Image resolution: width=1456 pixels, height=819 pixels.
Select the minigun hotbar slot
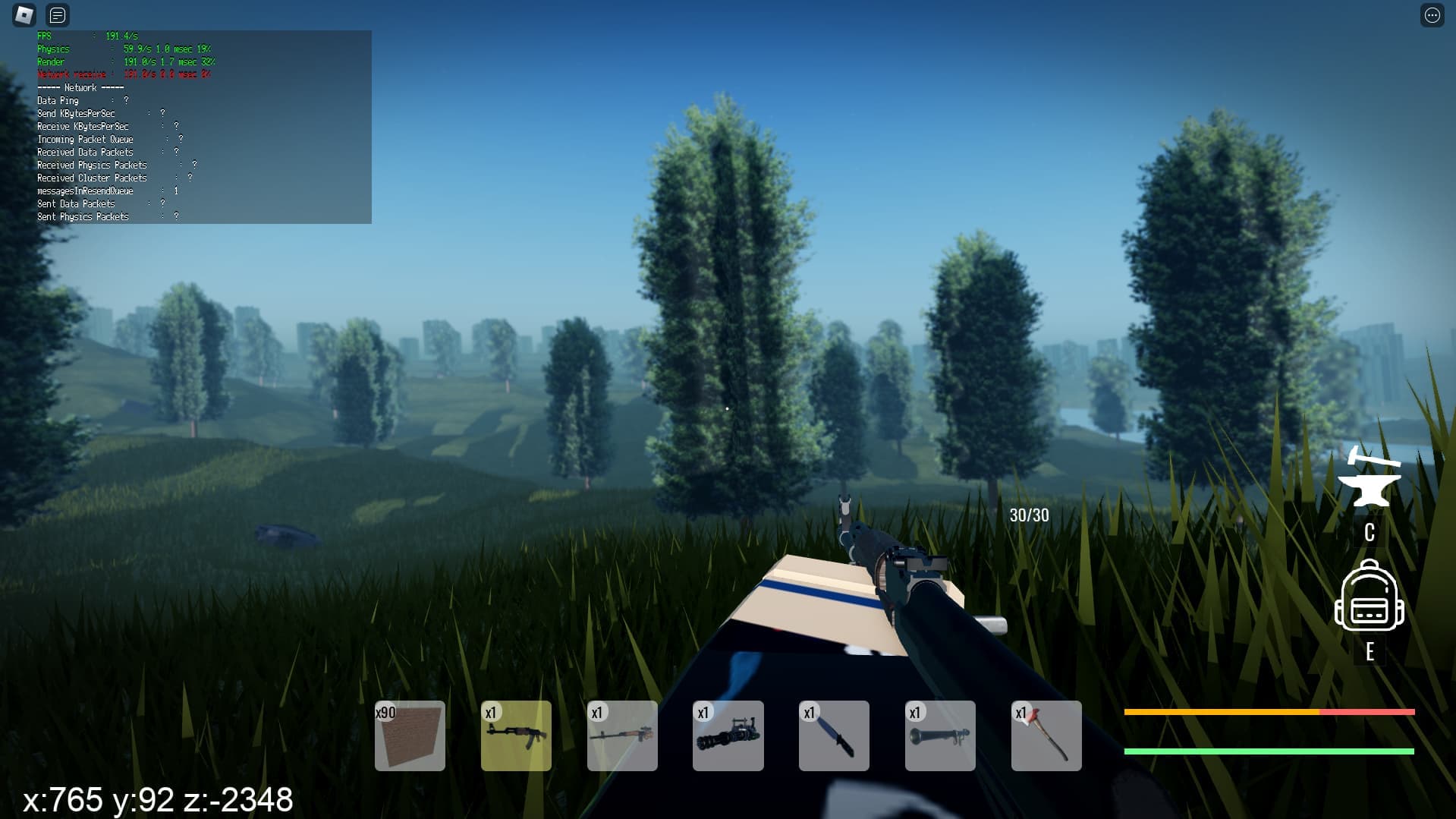pos(728,736)
